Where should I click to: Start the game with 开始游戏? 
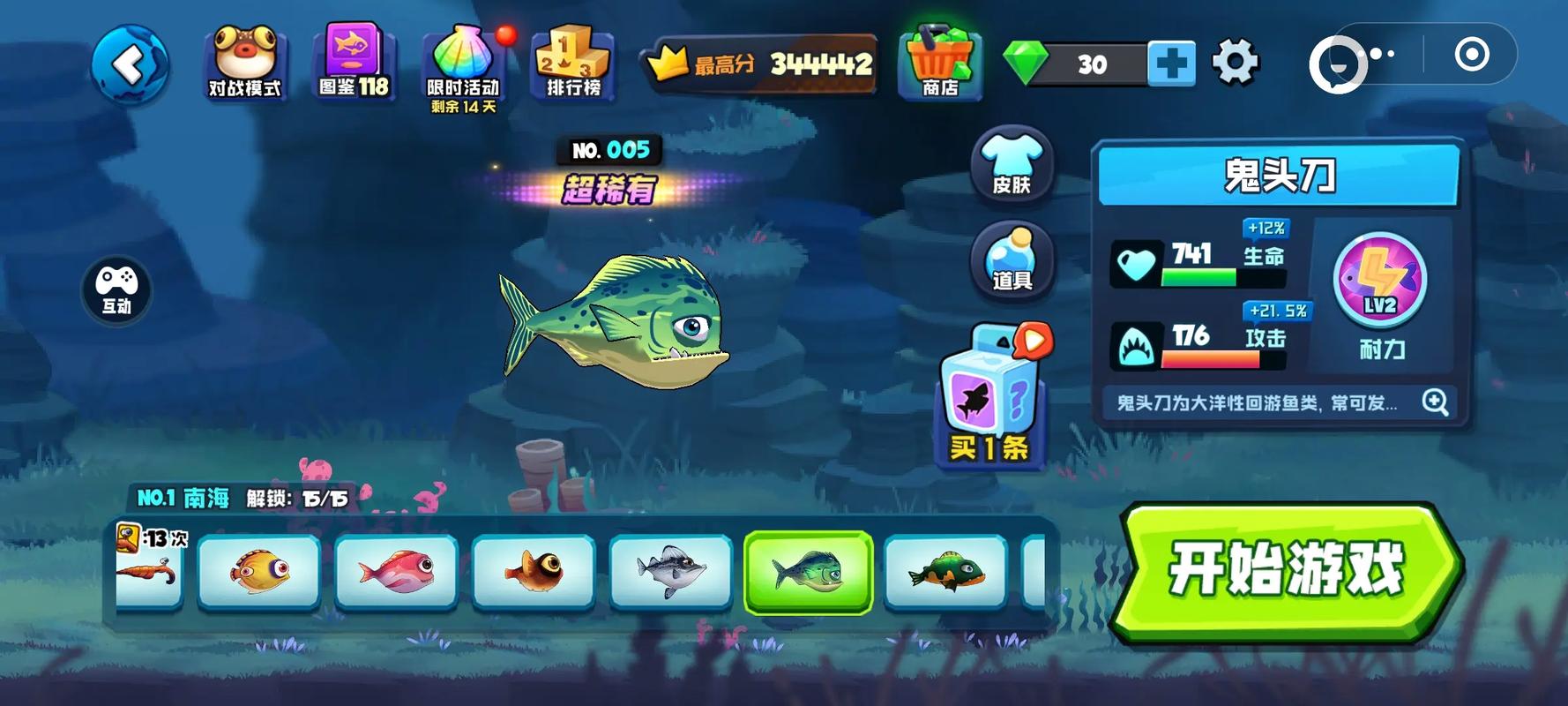click(1285, 569)
